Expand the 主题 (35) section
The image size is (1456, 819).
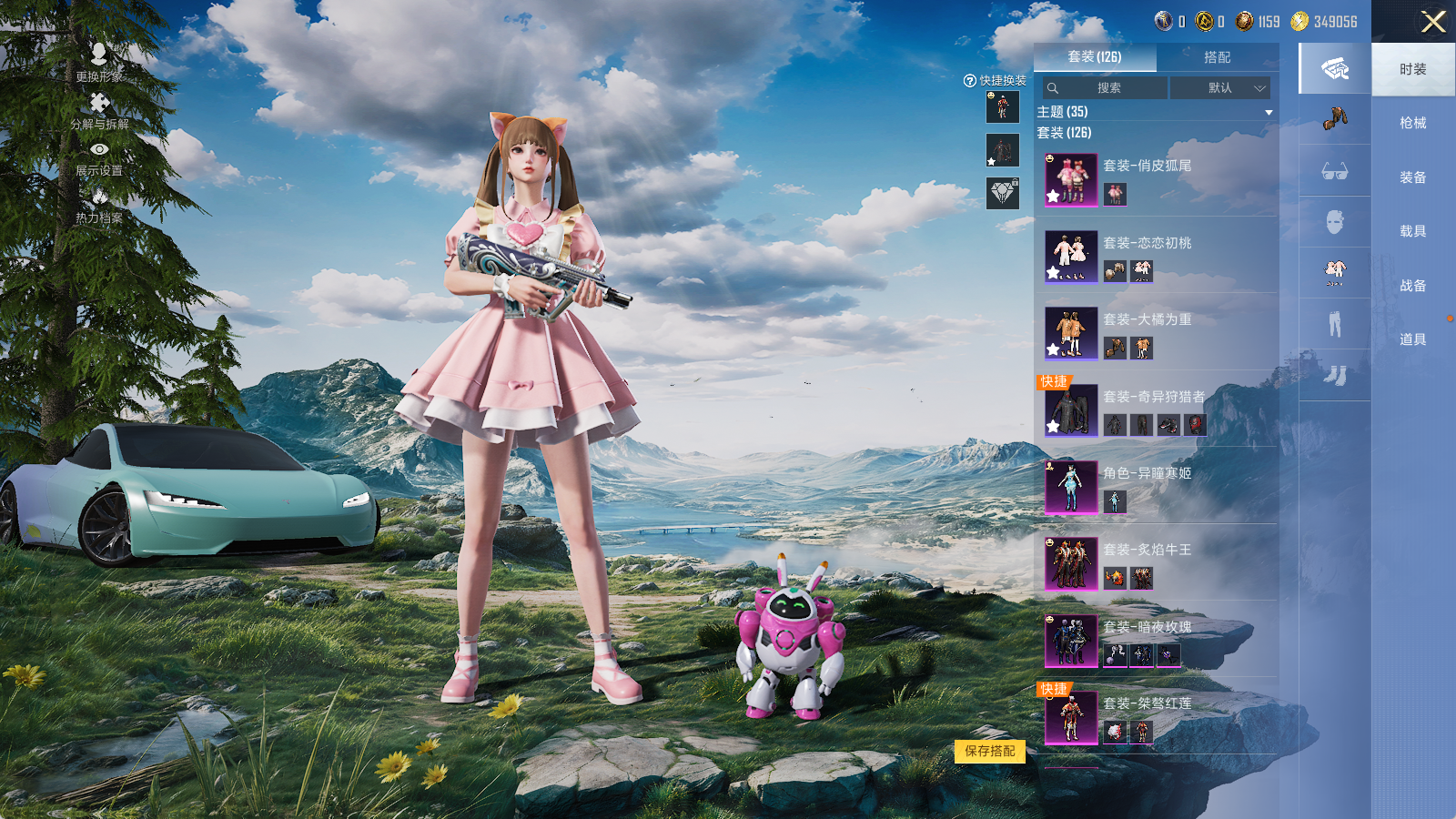(x=1268, y=112)
